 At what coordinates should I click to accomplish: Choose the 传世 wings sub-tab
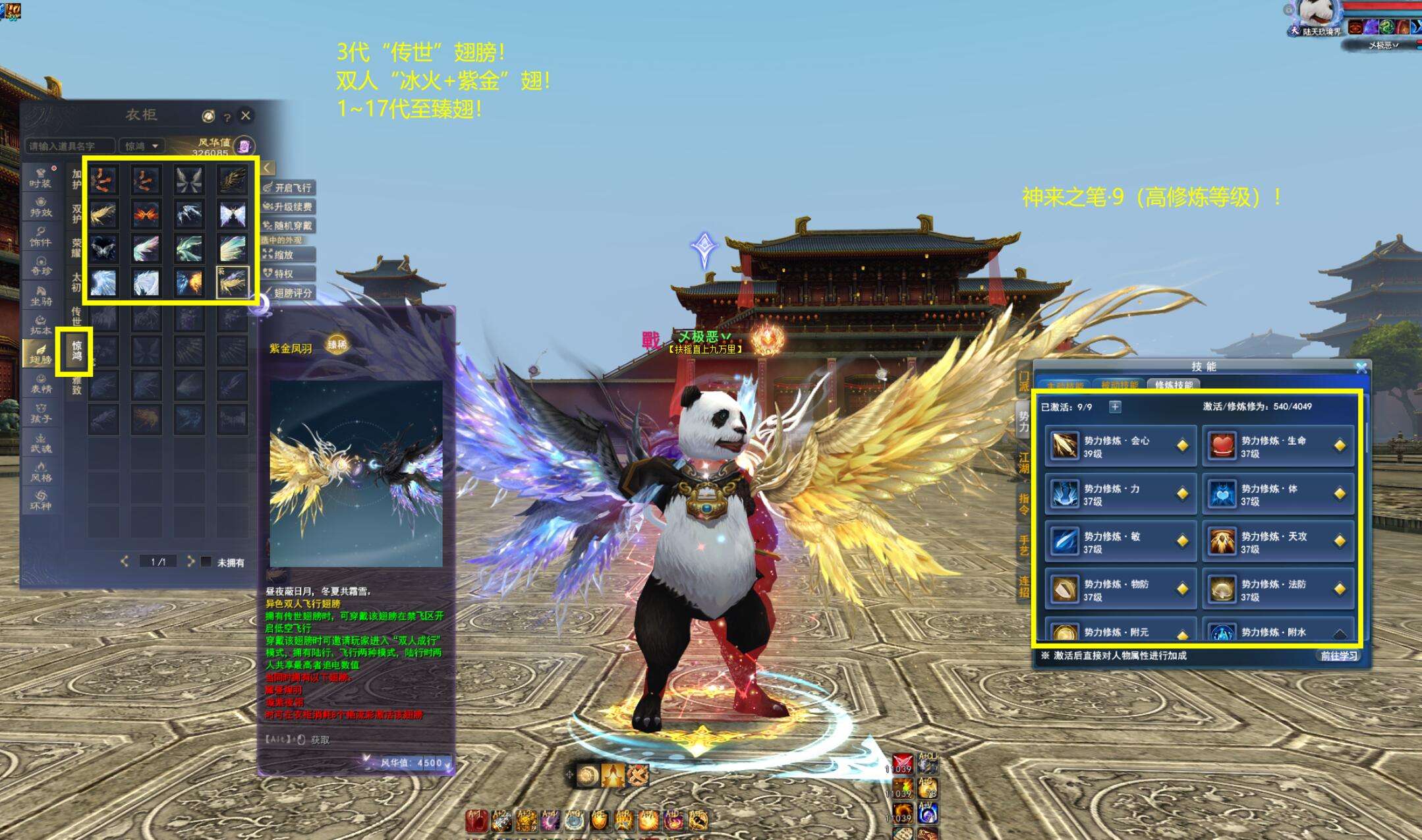(x=76, y=316)
